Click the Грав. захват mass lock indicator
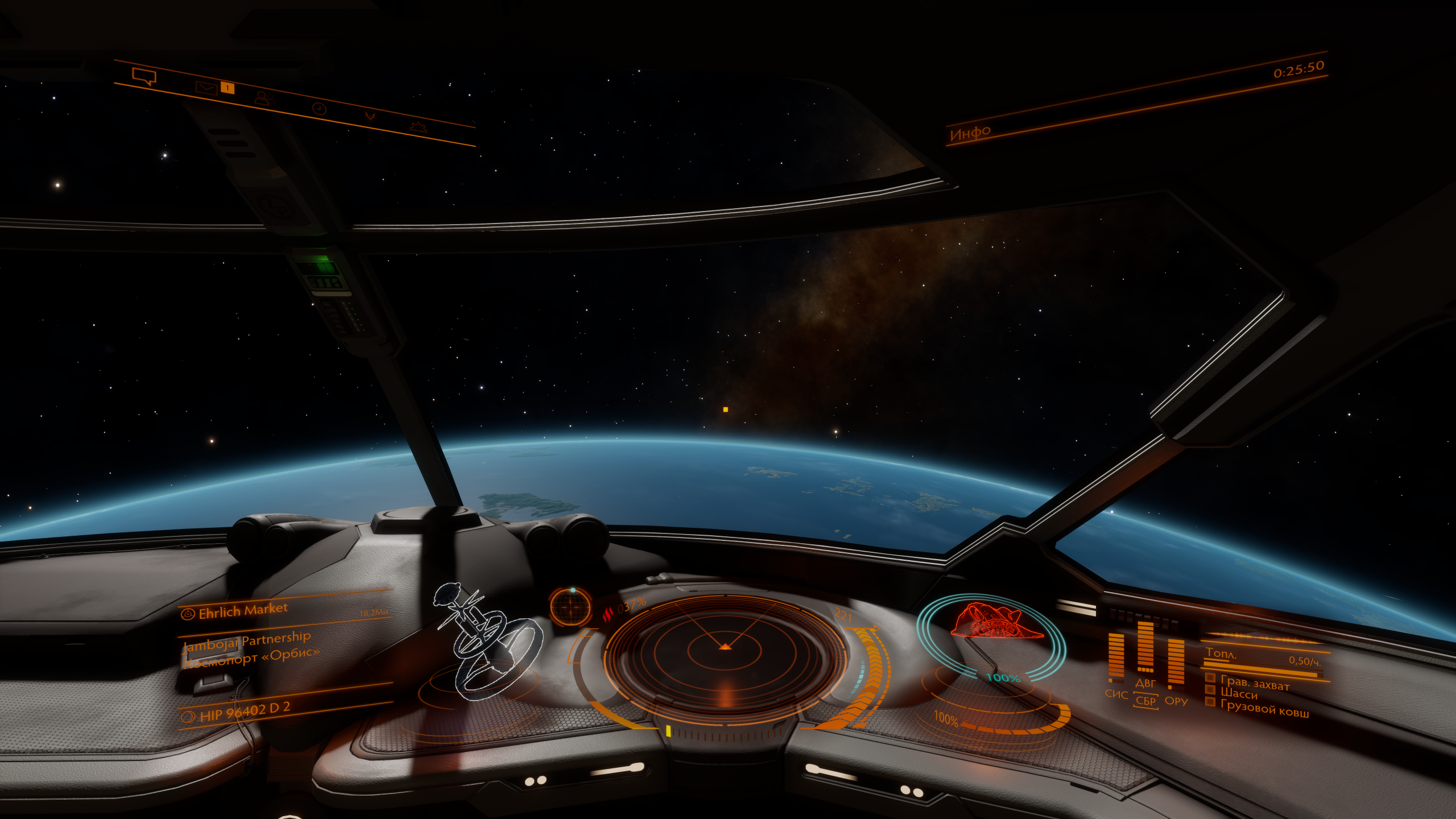This screenshot has width=1456, height=819. (1254, 682)
